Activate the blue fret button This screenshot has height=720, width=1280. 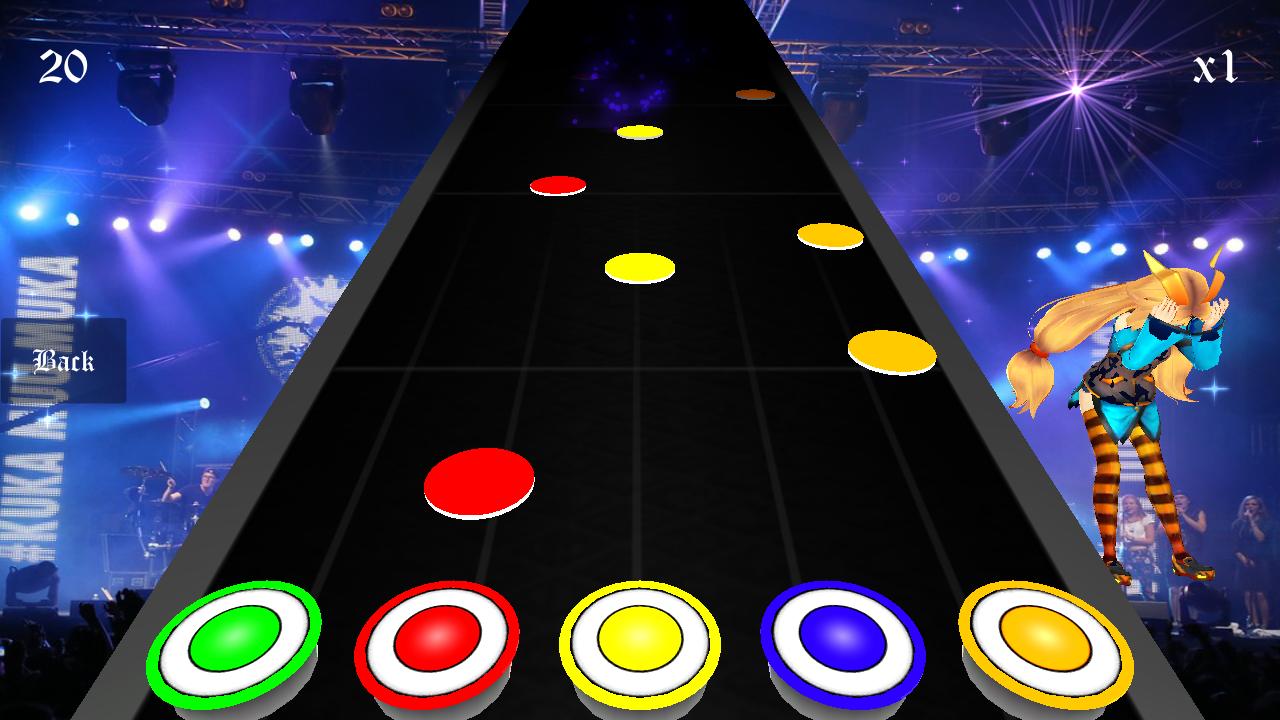click(842, 639)
